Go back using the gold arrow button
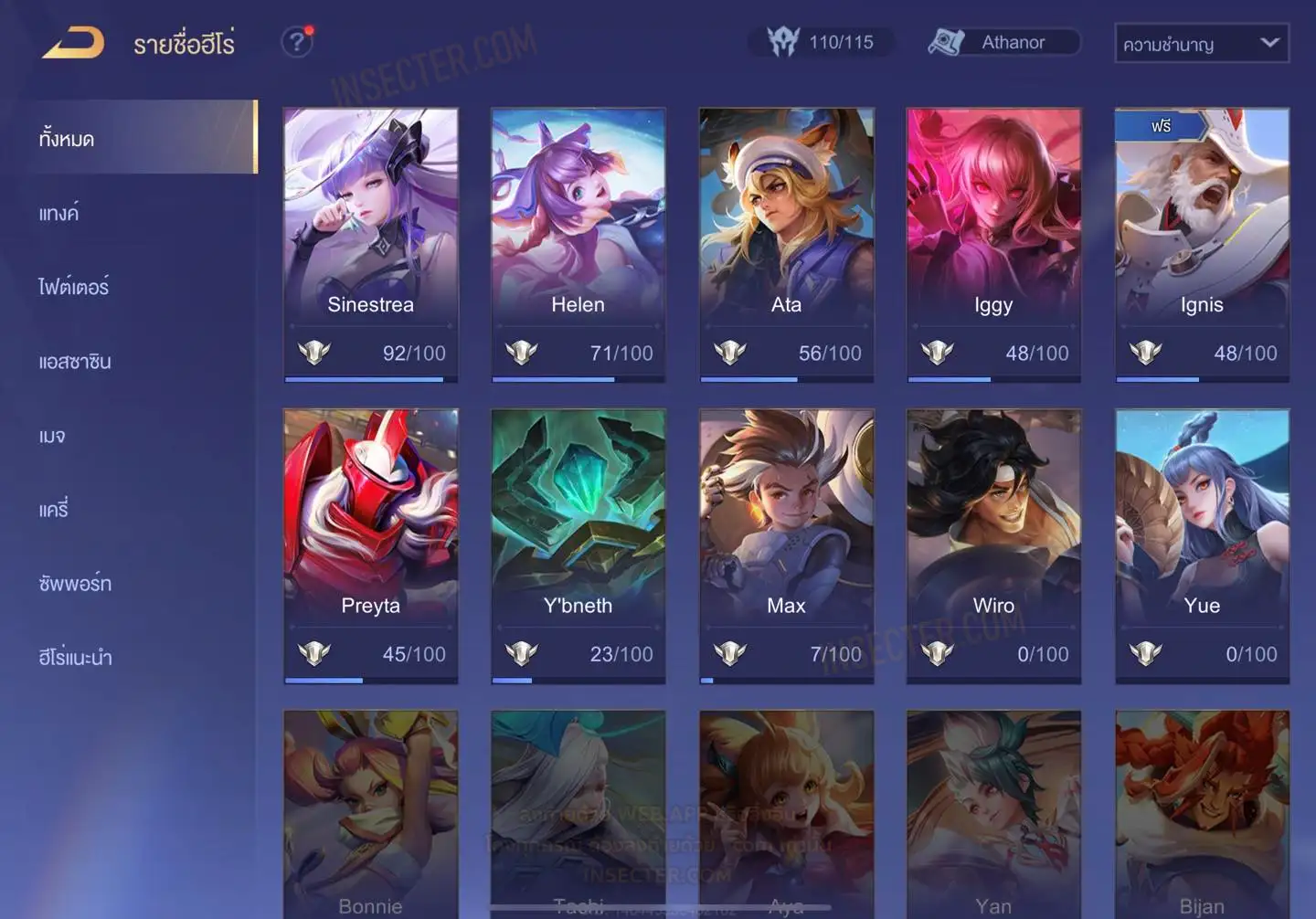 coord(73,43)
